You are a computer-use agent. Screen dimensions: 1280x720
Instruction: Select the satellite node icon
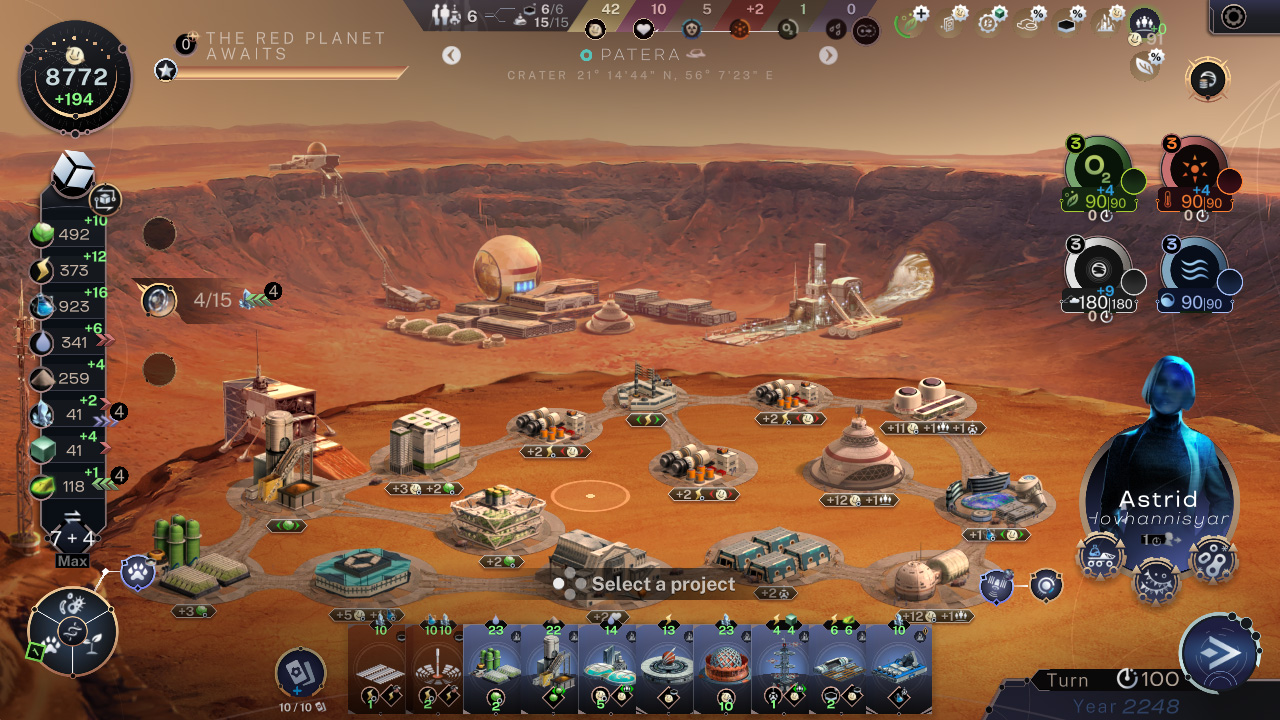pos(996,585)
